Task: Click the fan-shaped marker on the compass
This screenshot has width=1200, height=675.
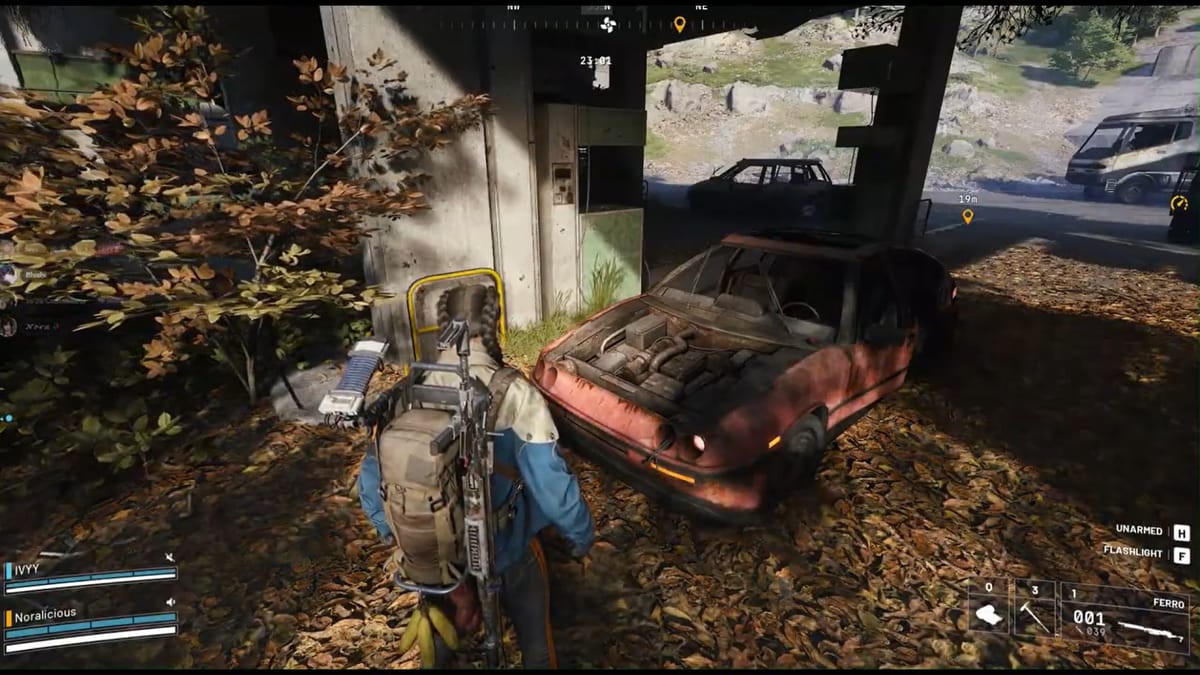Action: coord(608,24)
